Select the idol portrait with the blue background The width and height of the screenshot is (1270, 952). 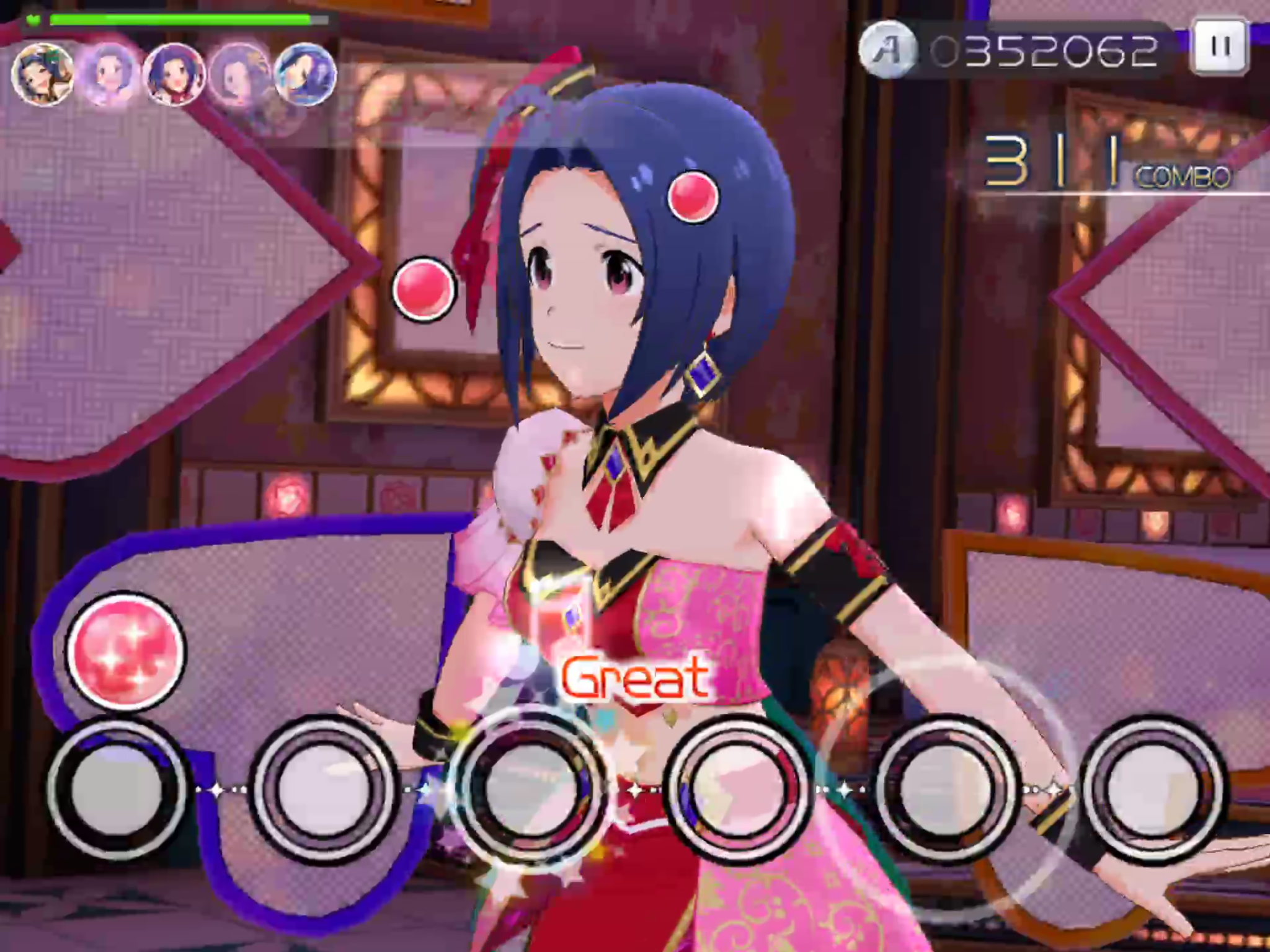(x=305, y=75)
